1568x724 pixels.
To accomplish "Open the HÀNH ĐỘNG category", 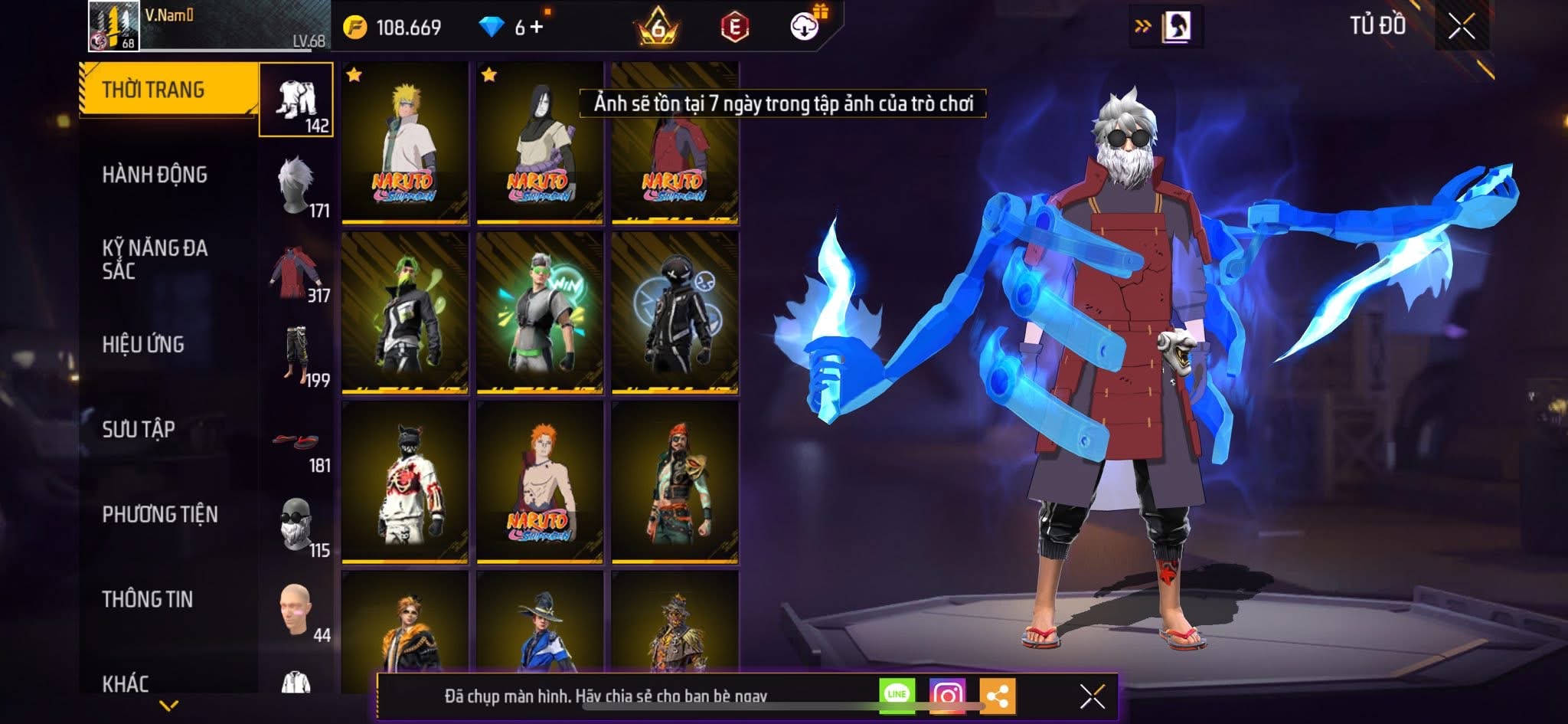I will click(x=155, y=175).
